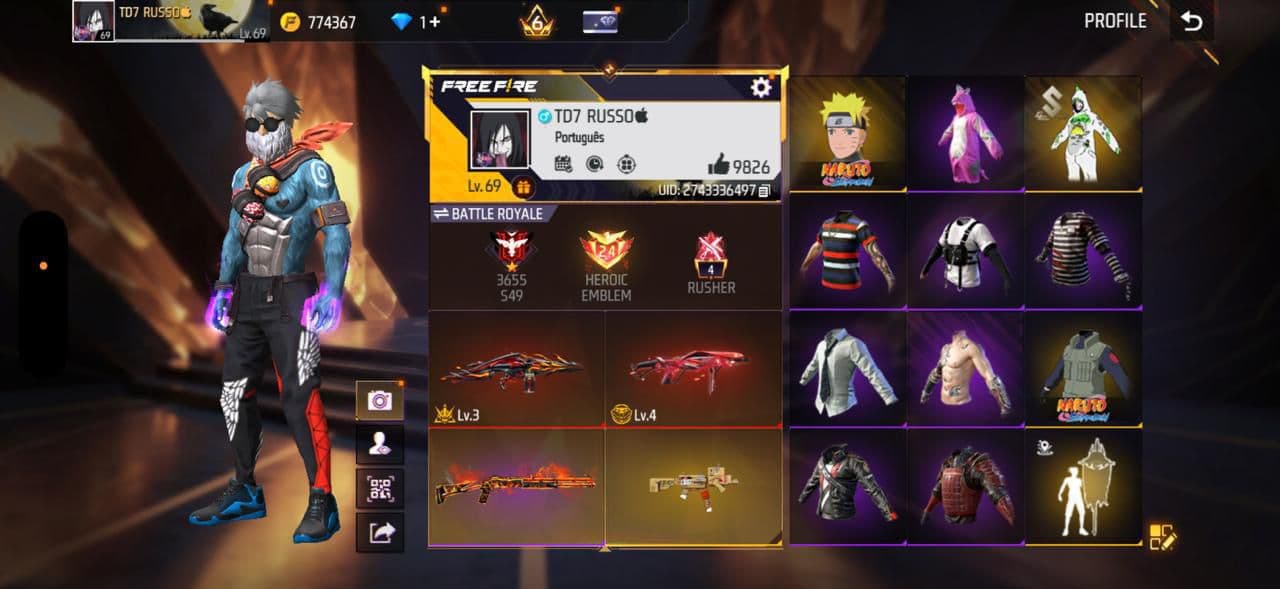Add diamonds via the diamond counter
This screenshot has height=589, width=1280.
(x=416, y=22)
